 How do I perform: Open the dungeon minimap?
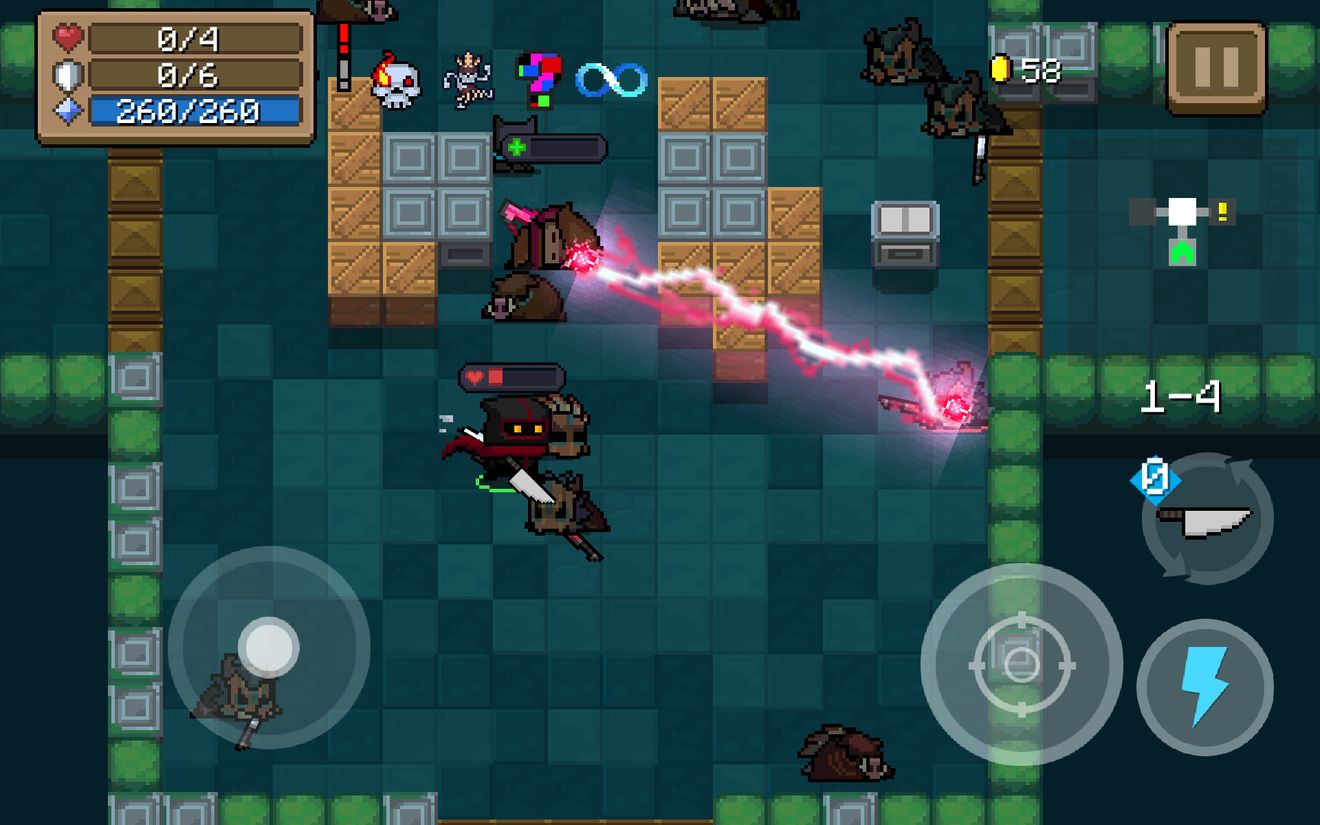click(1182, 226)
